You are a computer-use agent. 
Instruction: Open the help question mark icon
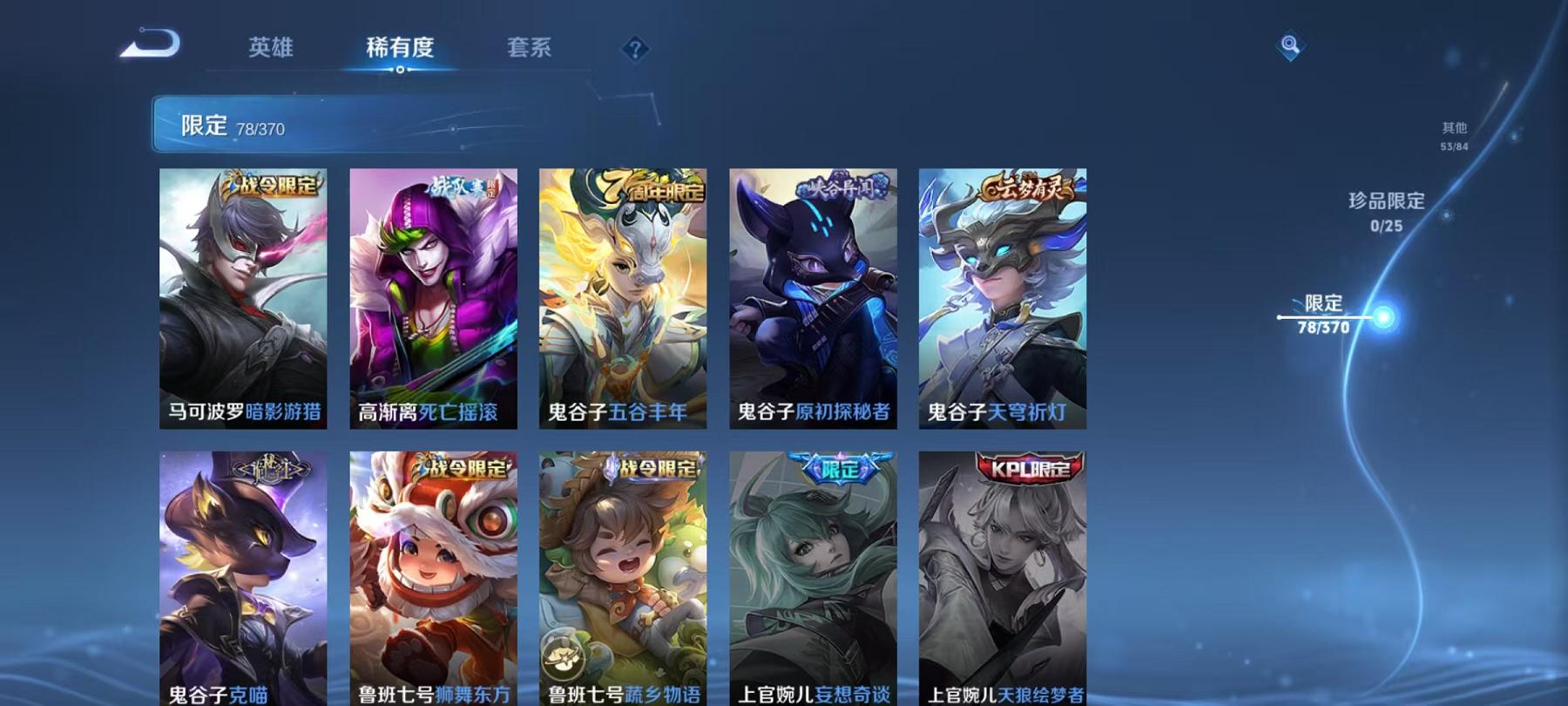637,48
